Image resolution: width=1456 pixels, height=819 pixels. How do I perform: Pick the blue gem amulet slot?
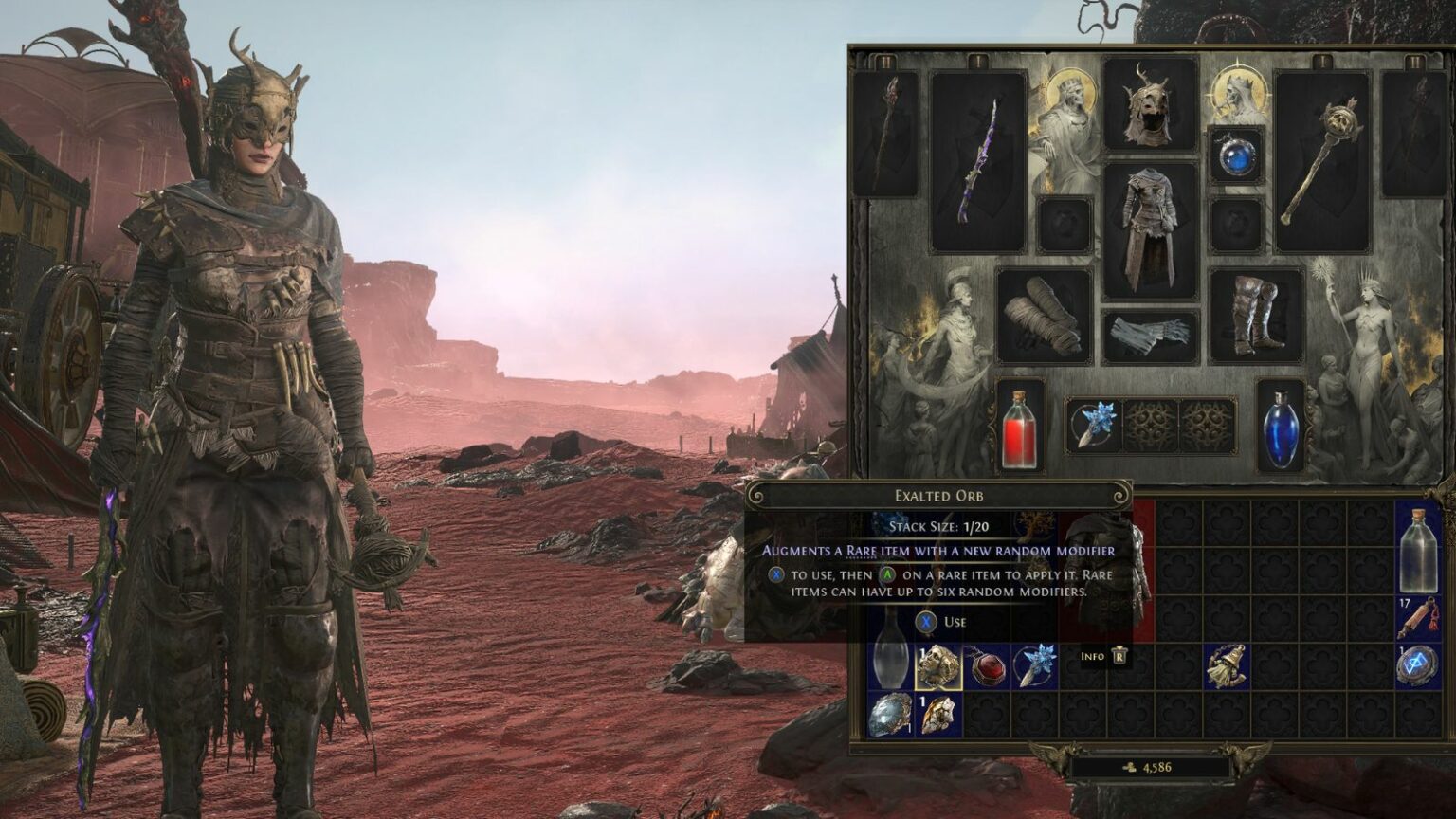coord(1236,156)
